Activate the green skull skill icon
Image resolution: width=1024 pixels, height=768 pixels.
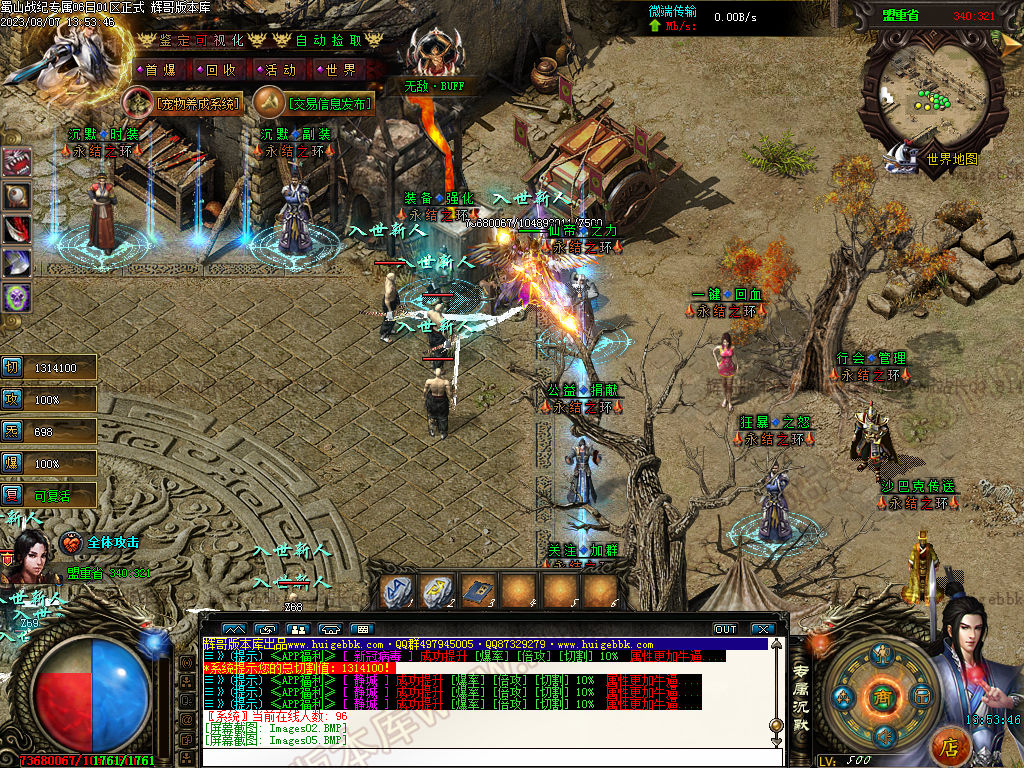click(17, 297)
